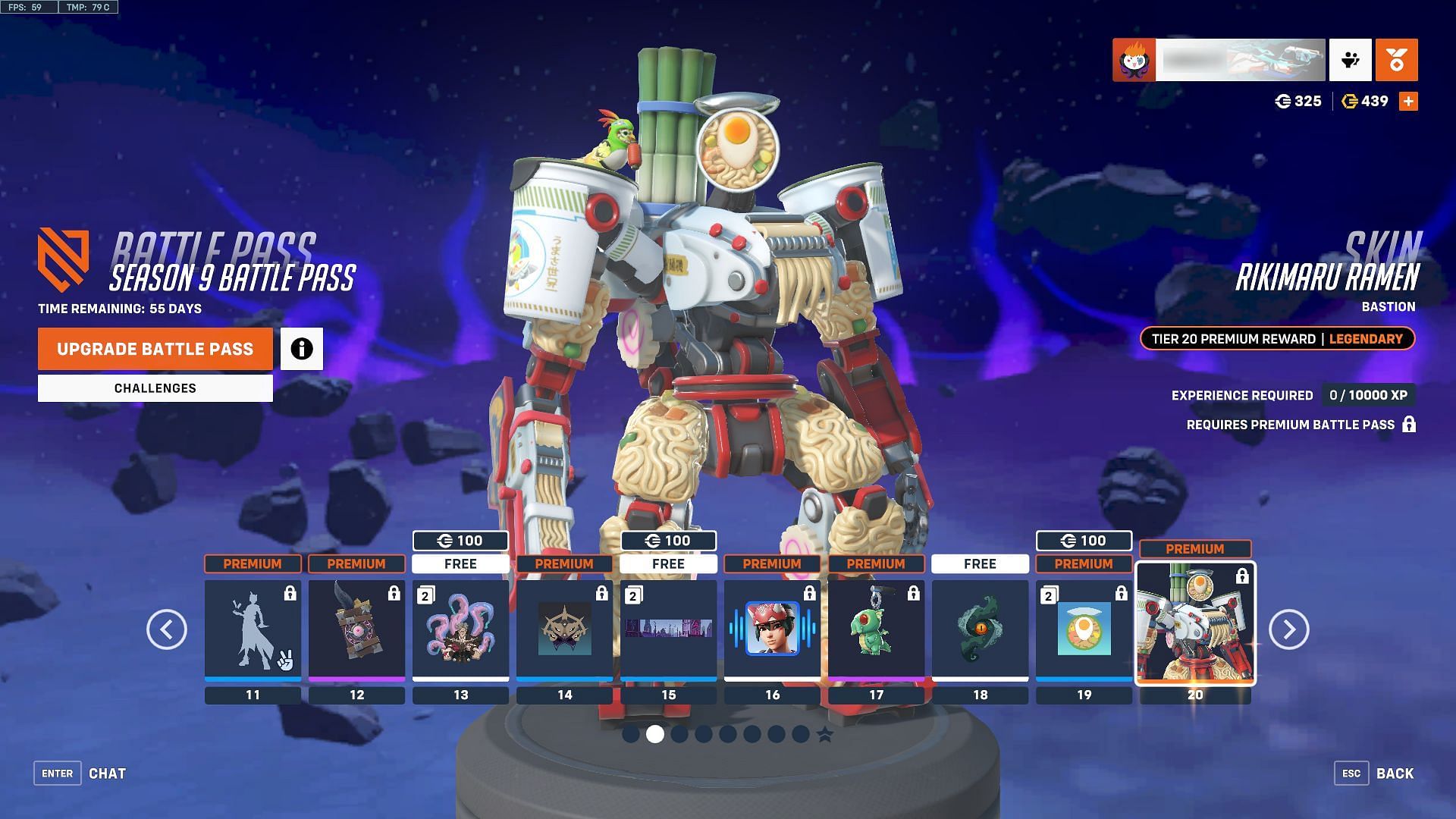The image size is (1456, 819).
Task: Select tier 12 weapon charm reward
Action: pyautogui.click(x=356, y=629)
